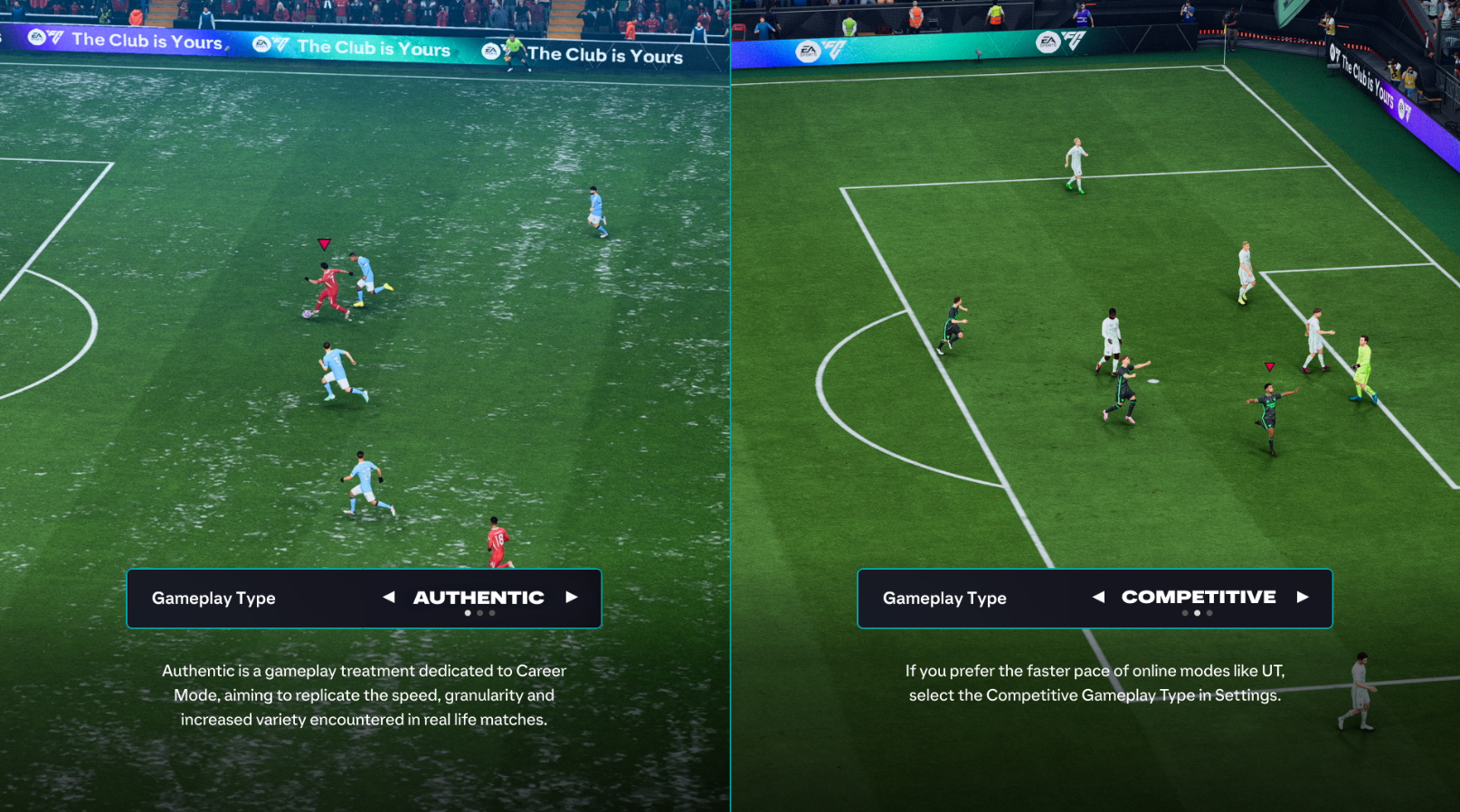
Task: Click the Gameplay Type label on the right panel
Action: point(944,598)
